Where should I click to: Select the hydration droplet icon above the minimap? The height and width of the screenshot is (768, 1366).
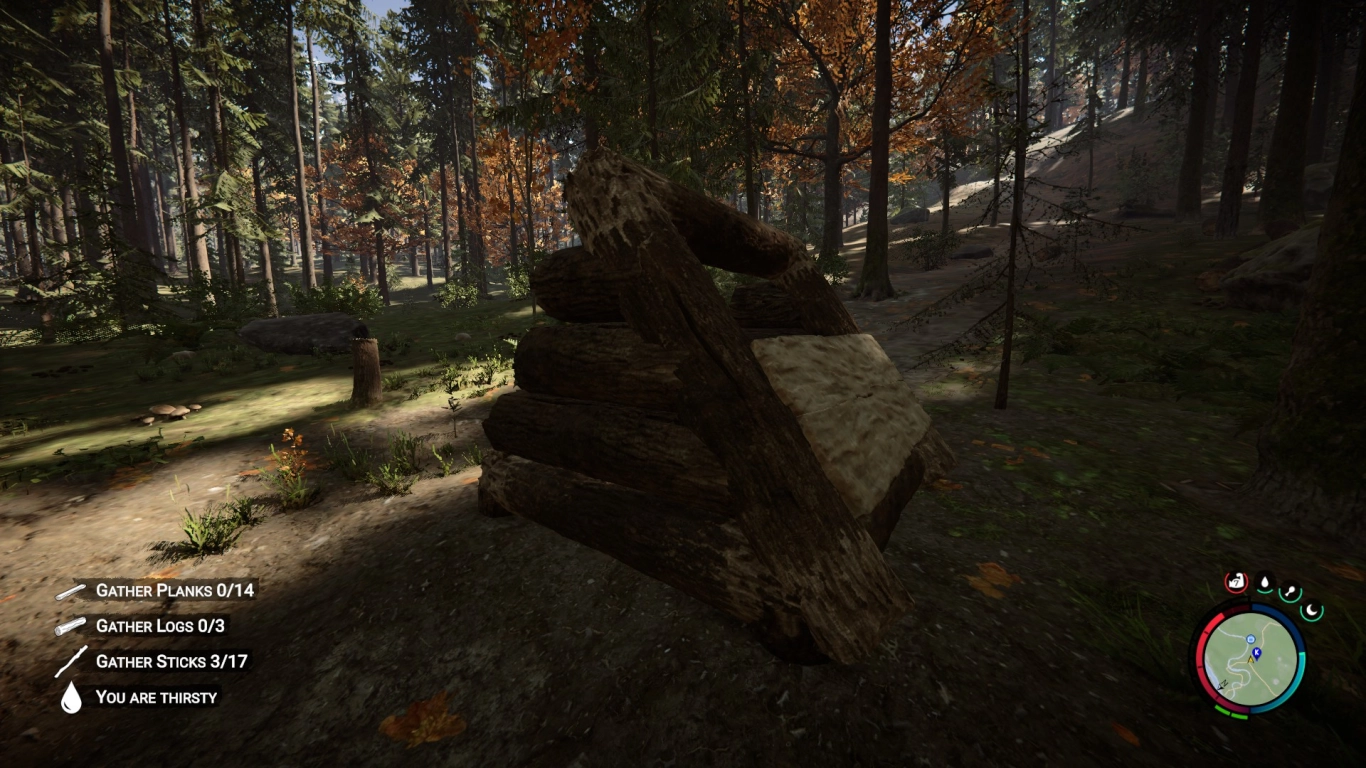pyautogui.click(x=1264, y=582)
